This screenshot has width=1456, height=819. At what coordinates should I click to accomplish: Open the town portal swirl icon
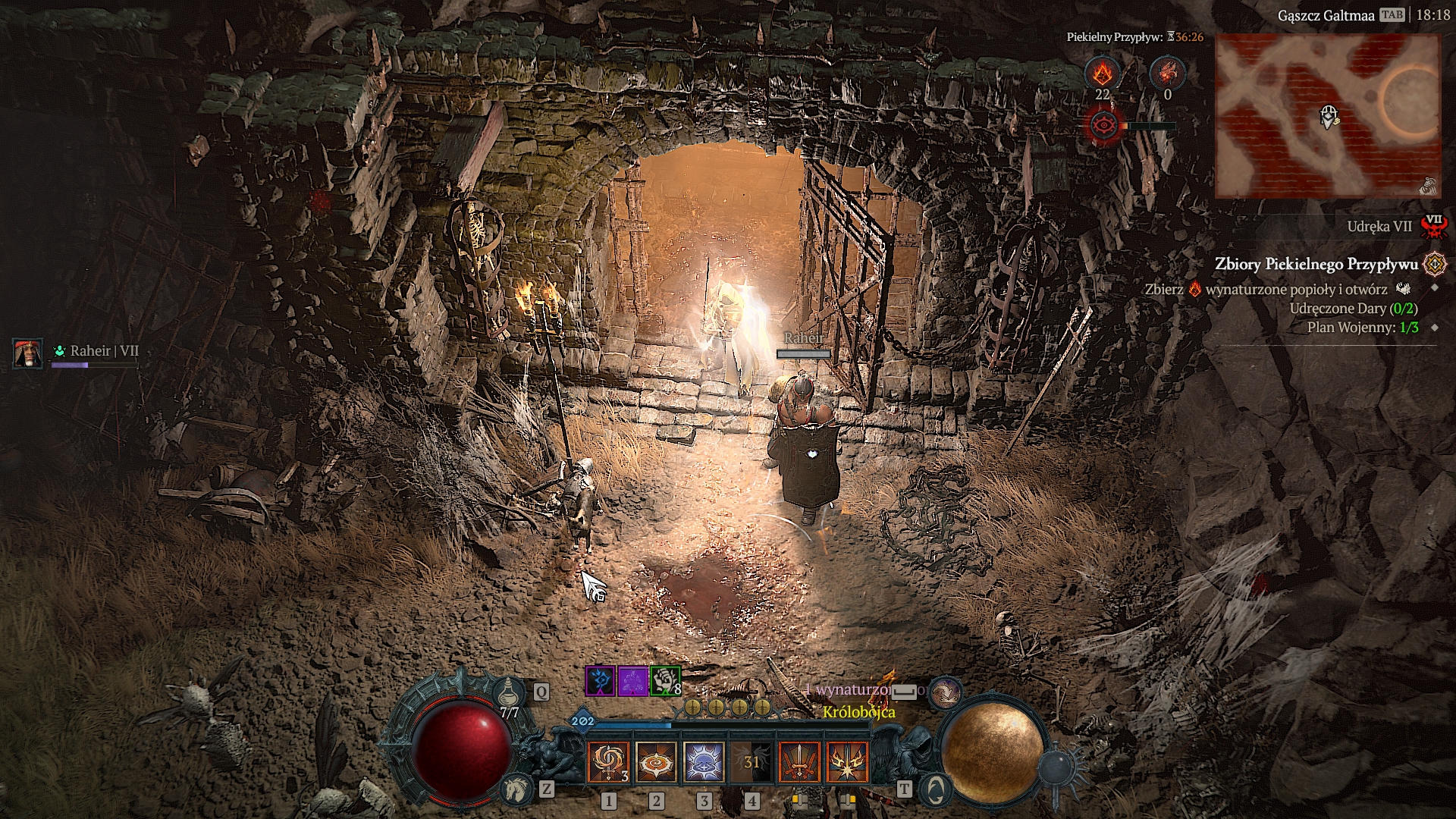pos(936,789)
